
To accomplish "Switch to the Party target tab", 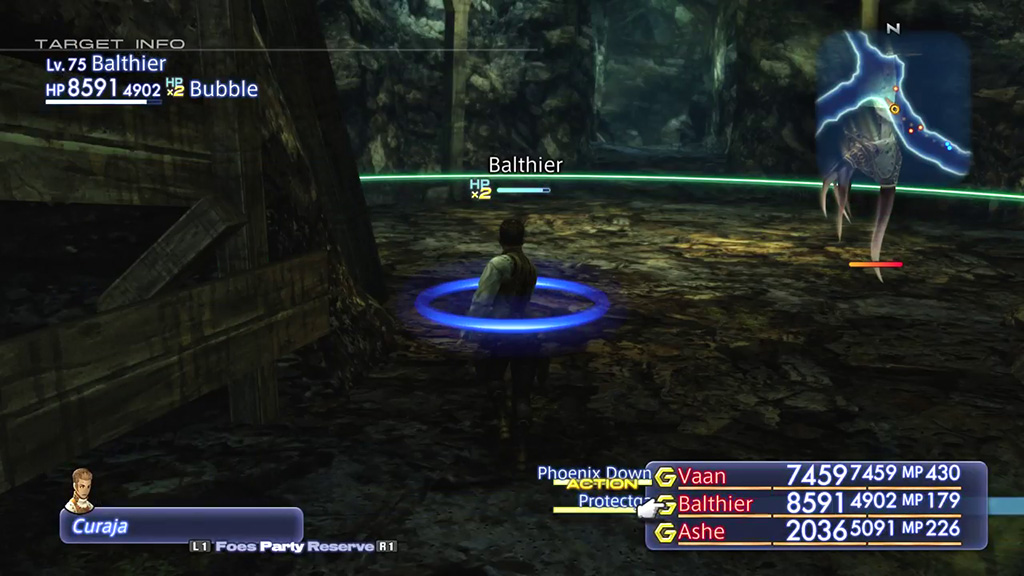I will [x=281, y=547].
